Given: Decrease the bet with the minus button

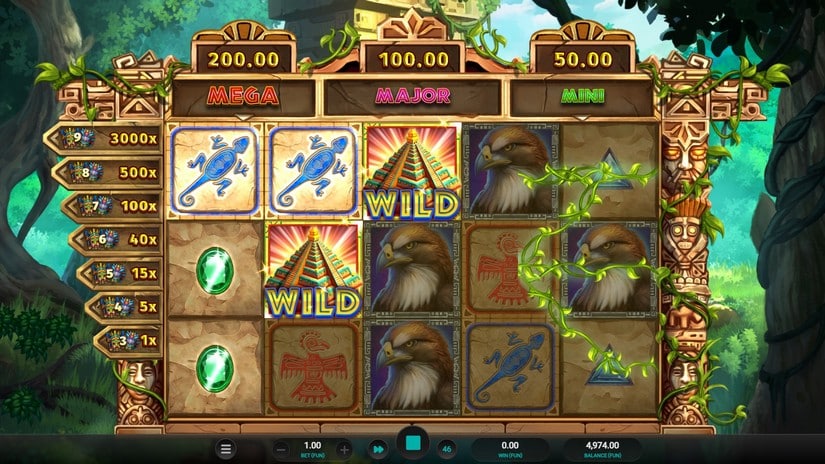Looking at the screenshot, I should coord(281,449).
